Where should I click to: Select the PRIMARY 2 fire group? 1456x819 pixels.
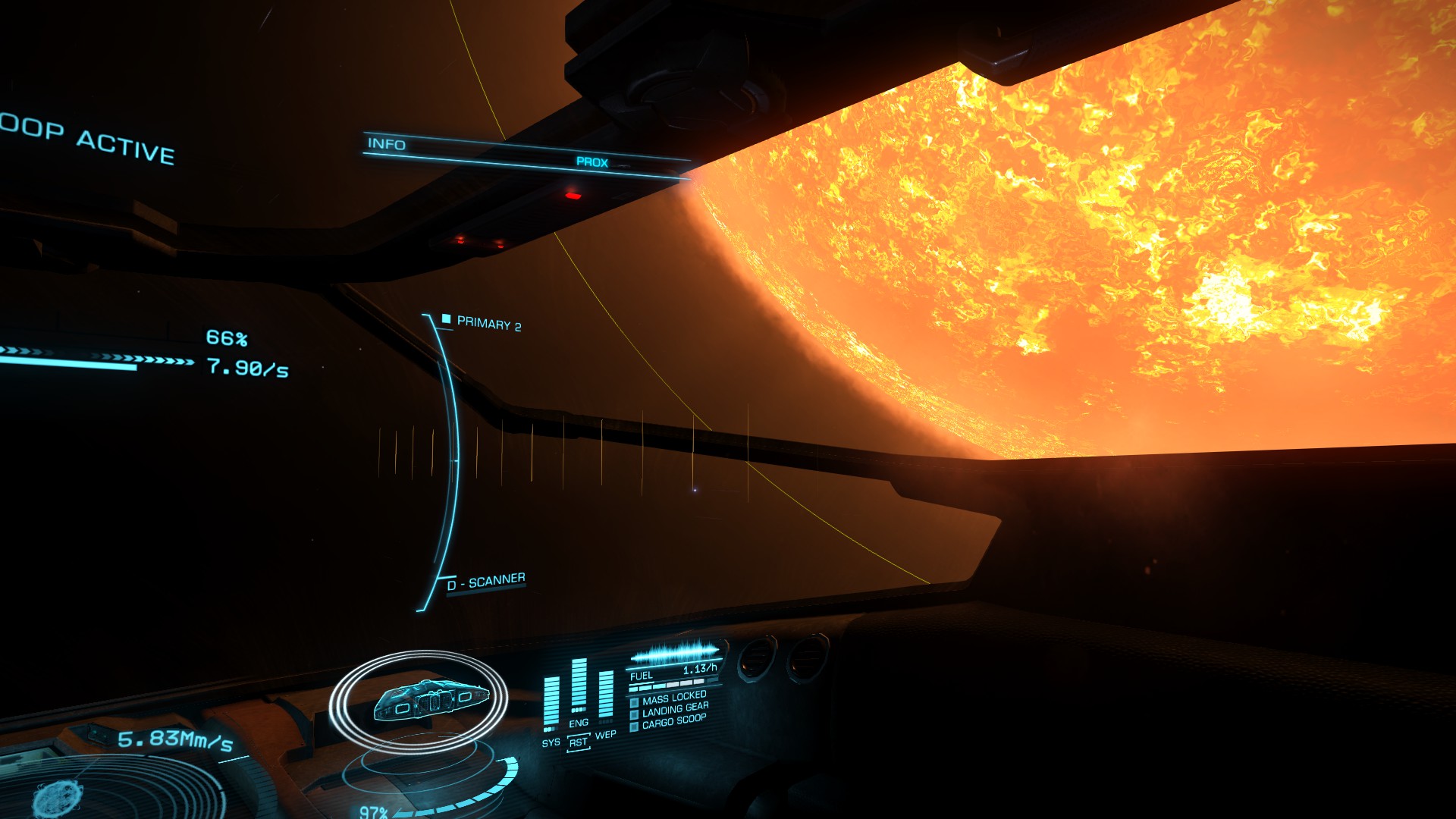tap(488, 324)
